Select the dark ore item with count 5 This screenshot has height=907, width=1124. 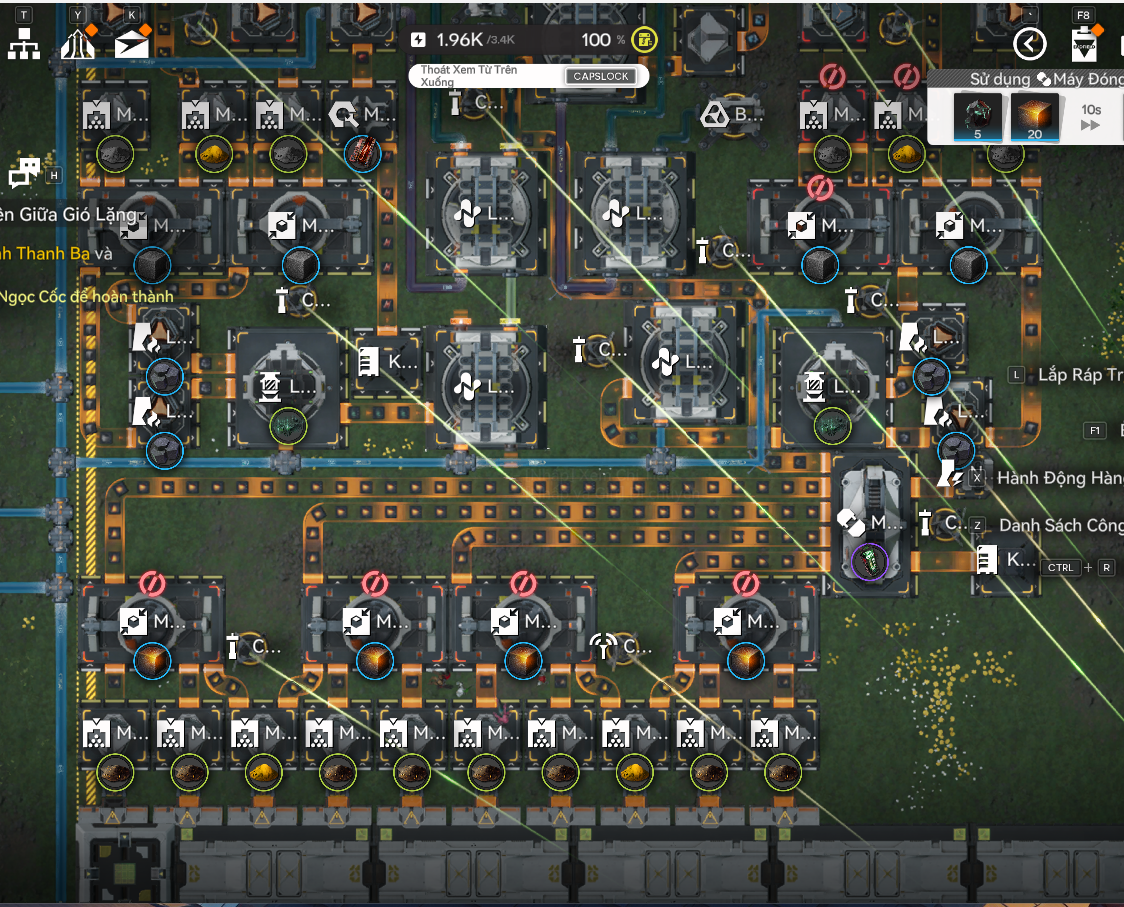977,117
